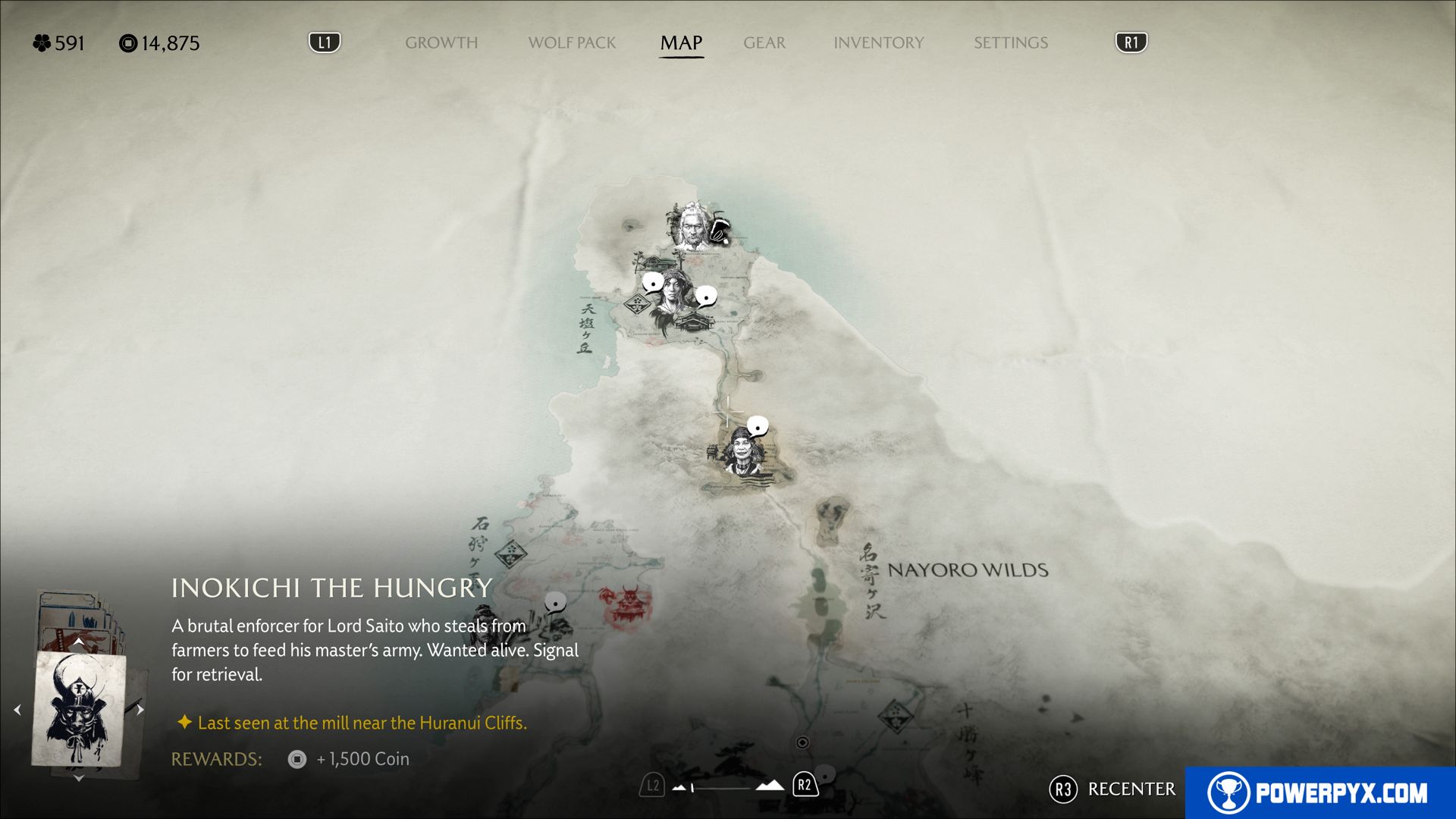Go to the Gear tab
The height and width of the screenshot is (819, 1456).
click(x=764, y=43)
